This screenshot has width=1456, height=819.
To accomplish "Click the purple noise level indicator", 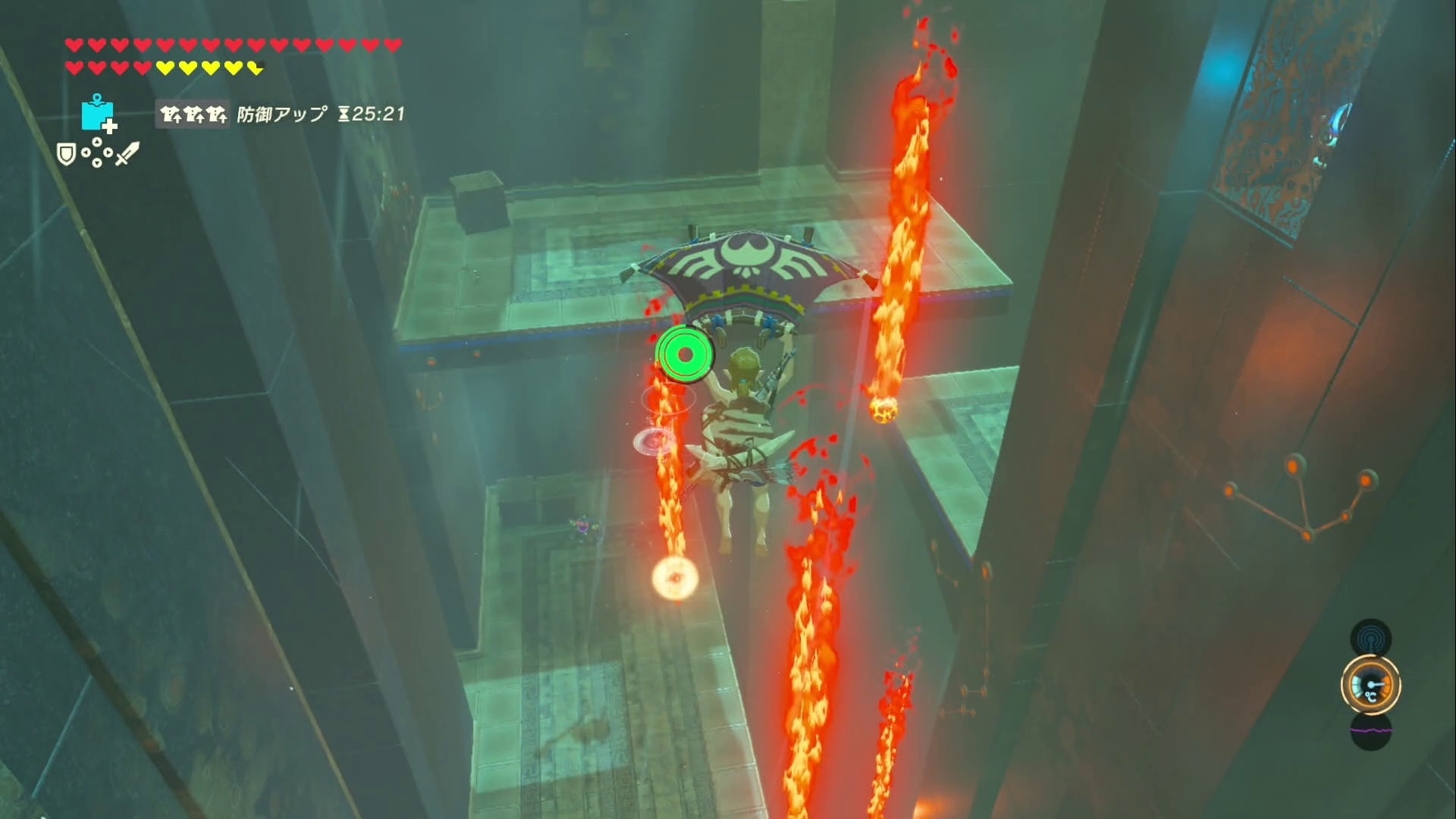I will [1370, 731].
